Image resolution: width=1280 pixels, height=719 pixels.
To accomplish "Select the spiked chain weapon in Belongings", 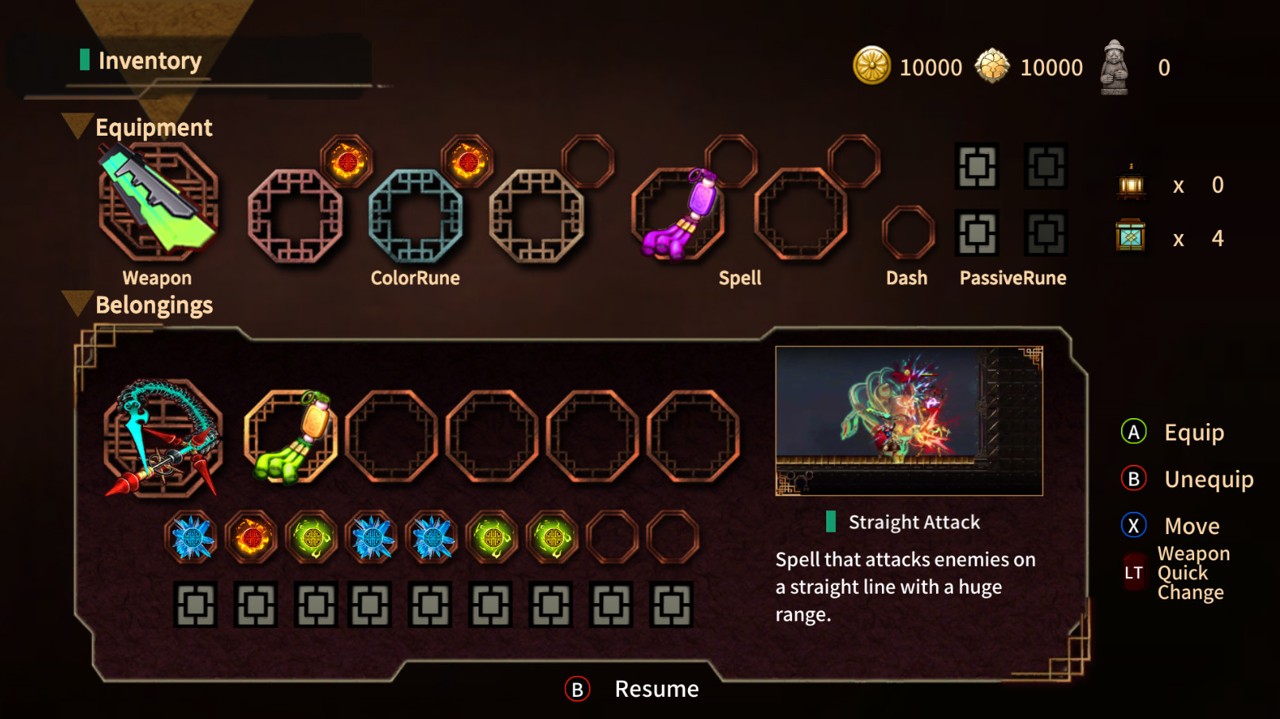I will [x=162, y=438].
